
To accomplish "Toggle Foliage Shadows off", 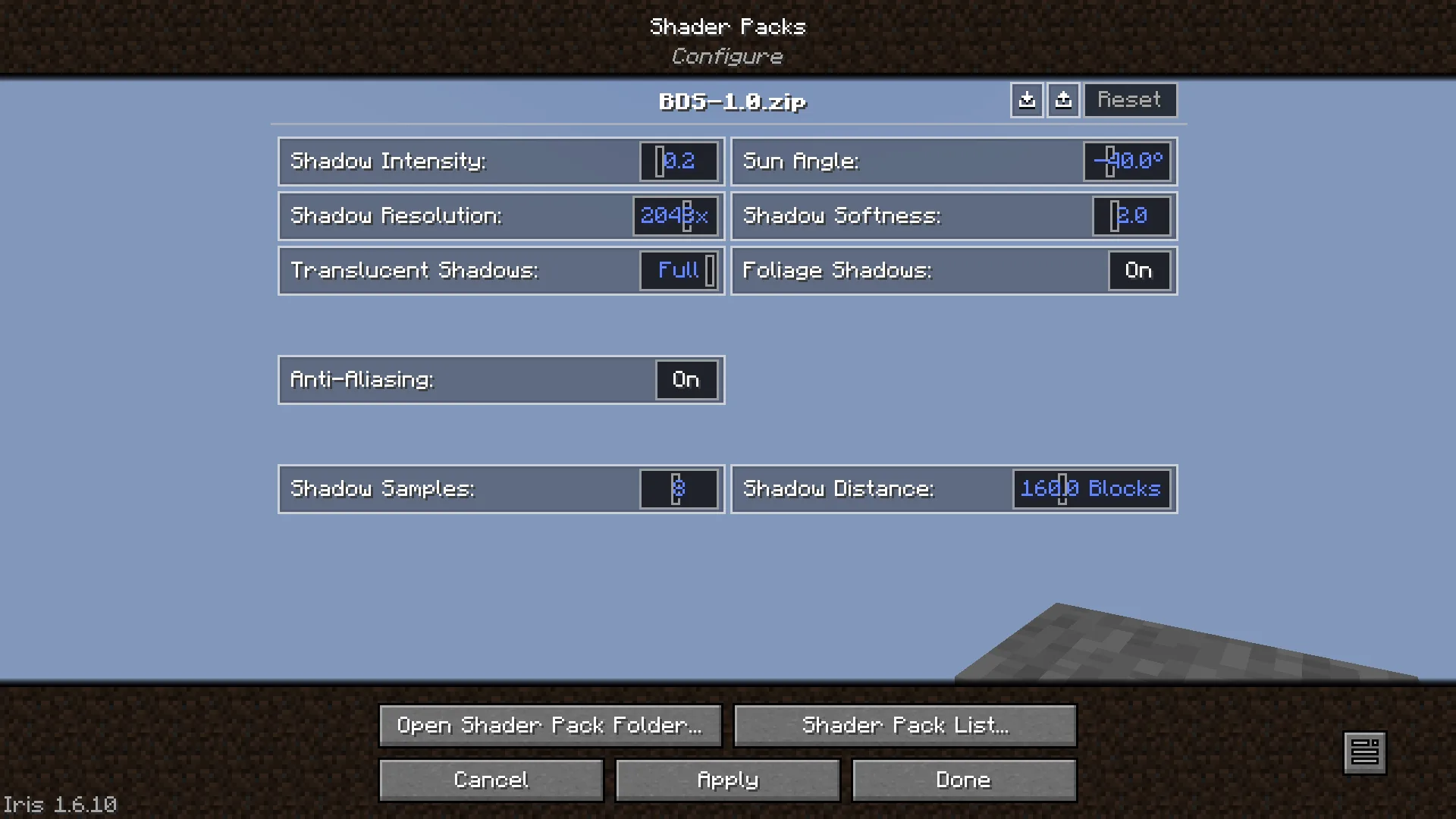I will click(x=1138, y=271).
